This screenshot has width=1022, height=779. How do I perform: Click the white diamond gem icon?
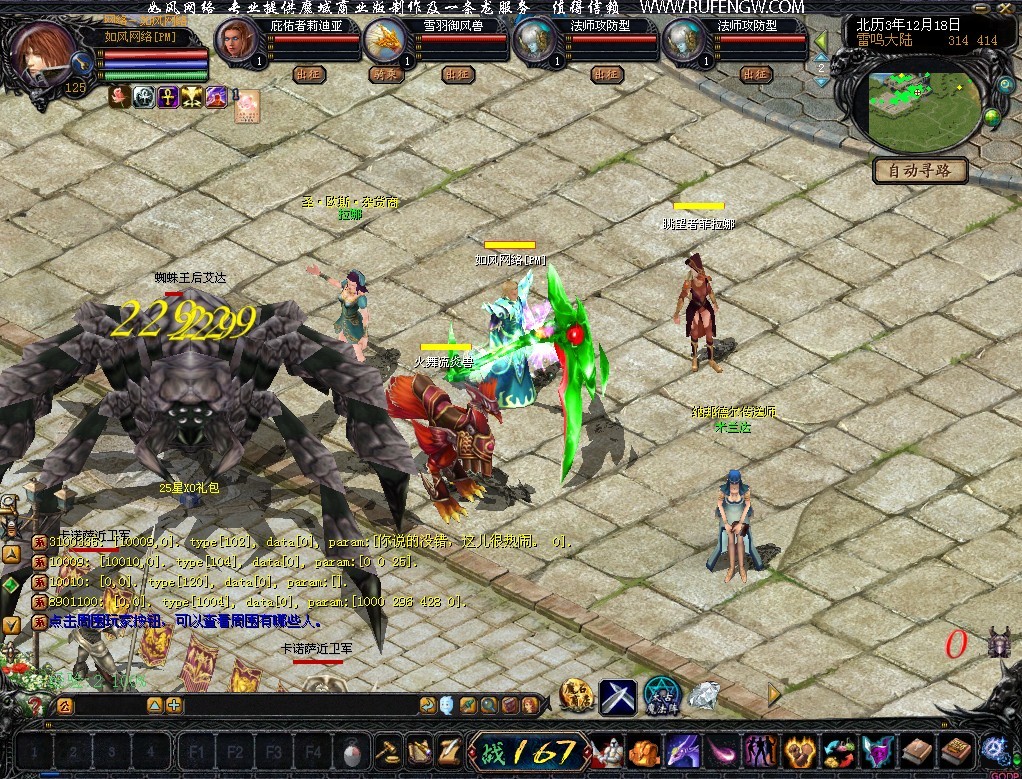pos(705,695)
